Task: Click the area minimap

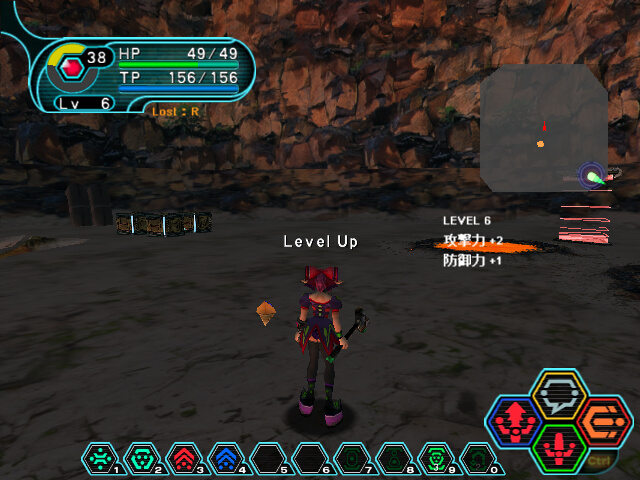Action: (x=543, y=127)
